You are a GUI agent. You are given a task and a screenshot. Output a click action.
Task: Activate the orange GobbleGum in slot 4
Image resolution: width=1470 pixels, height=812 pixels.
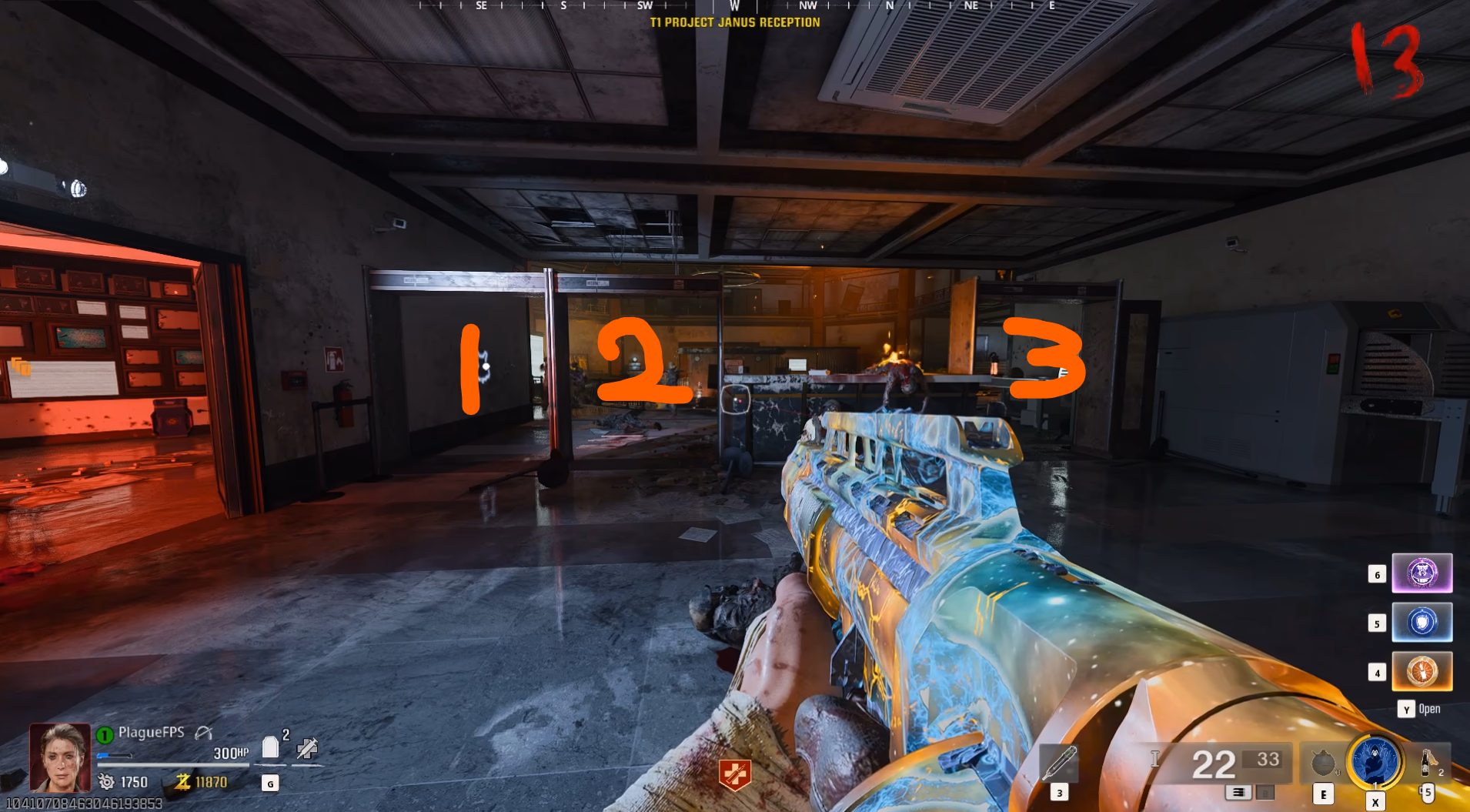[x=1422, y=672]
